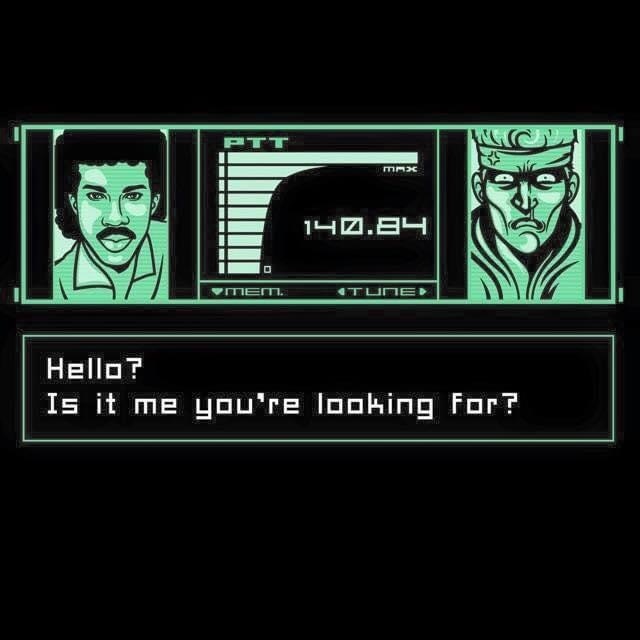
Task: Tune frequency up with right TUNE arrow
Action: (423, 291)
